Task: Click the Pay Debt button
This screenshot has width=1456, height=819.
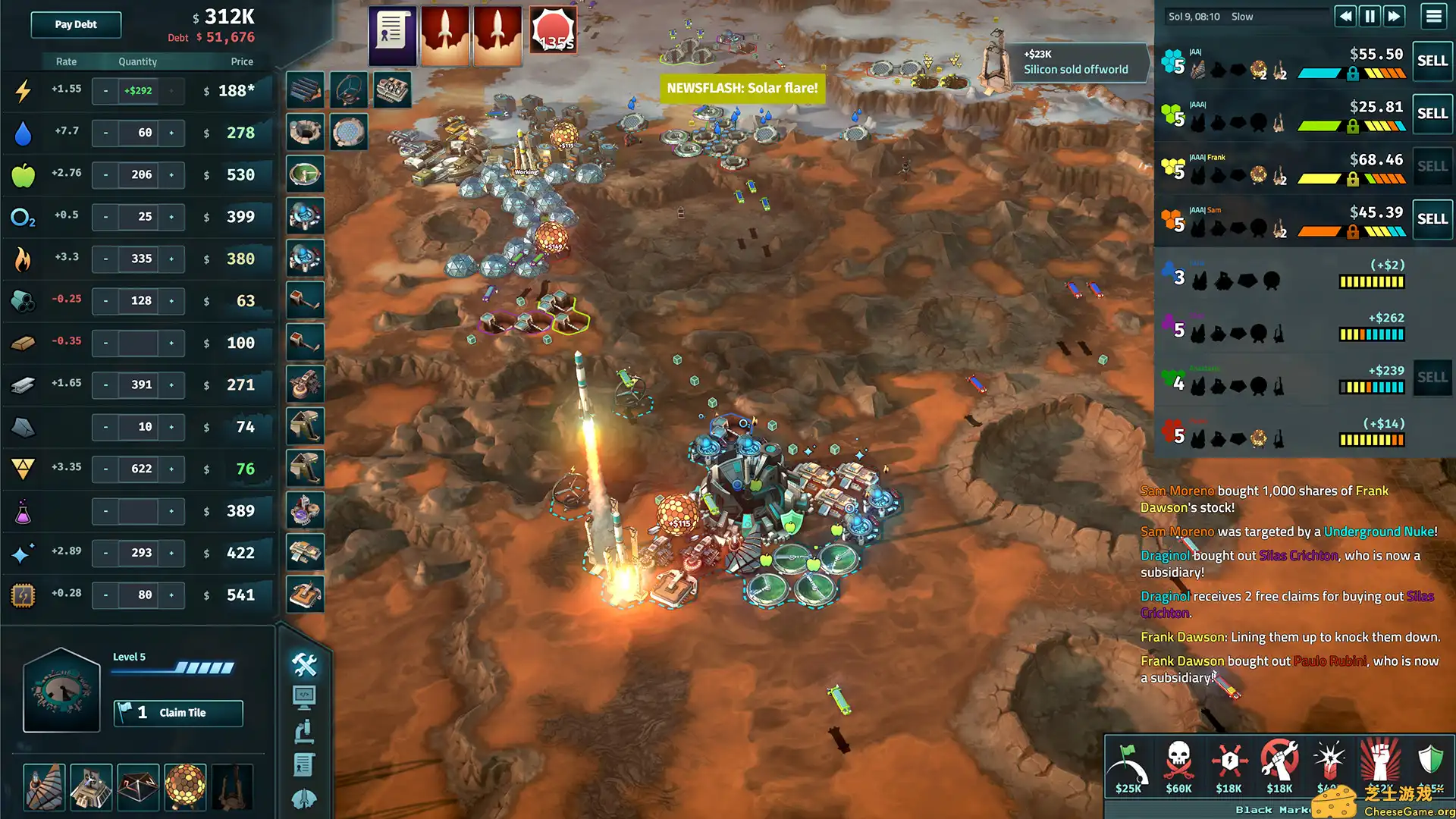Action: tap(76, 24)
